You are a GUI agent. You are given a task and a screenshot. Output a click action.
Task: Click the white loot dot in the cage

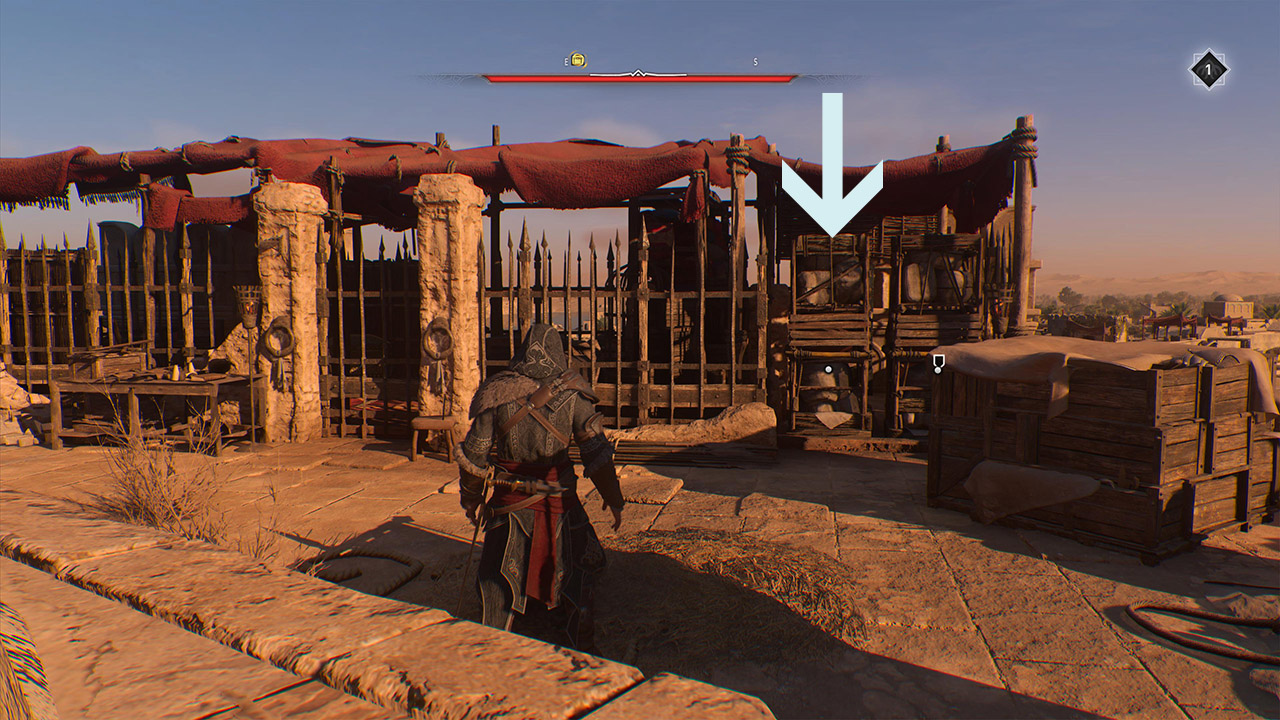pos(828,369)
